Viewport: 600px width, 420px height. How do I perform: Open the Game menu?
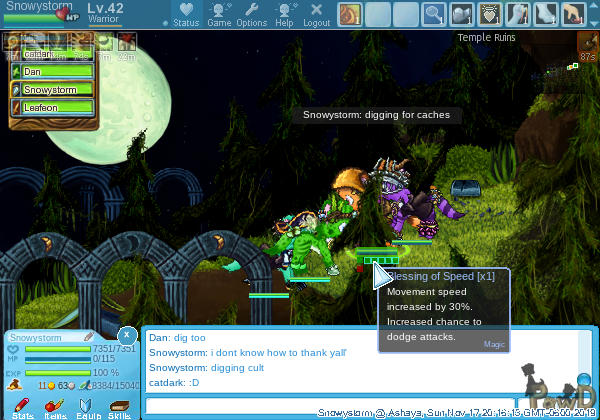tap(219, 14)
